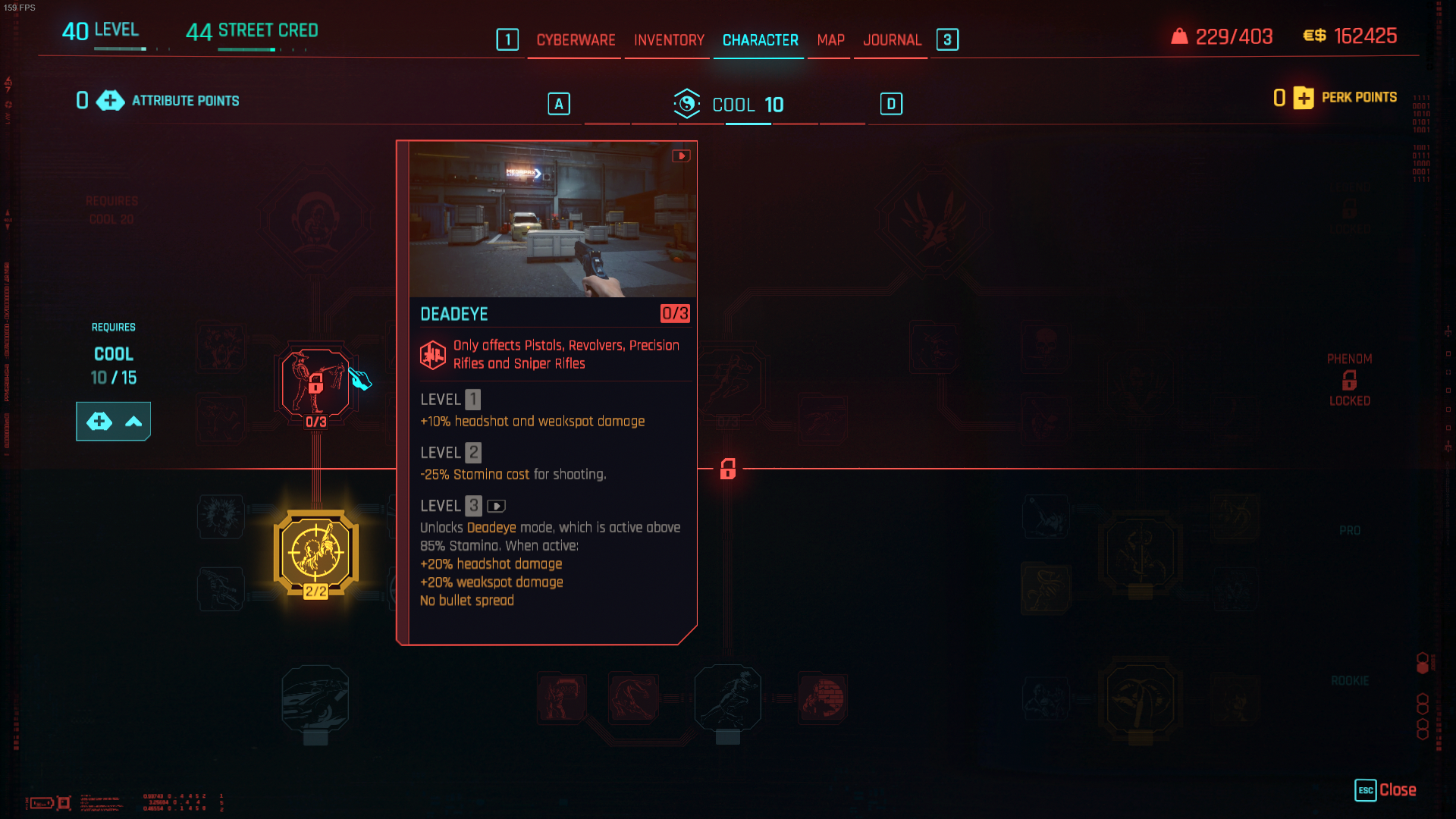
Task: Click the maxed 2/2 golden crosshair perk icon
Action: [315, 550]
